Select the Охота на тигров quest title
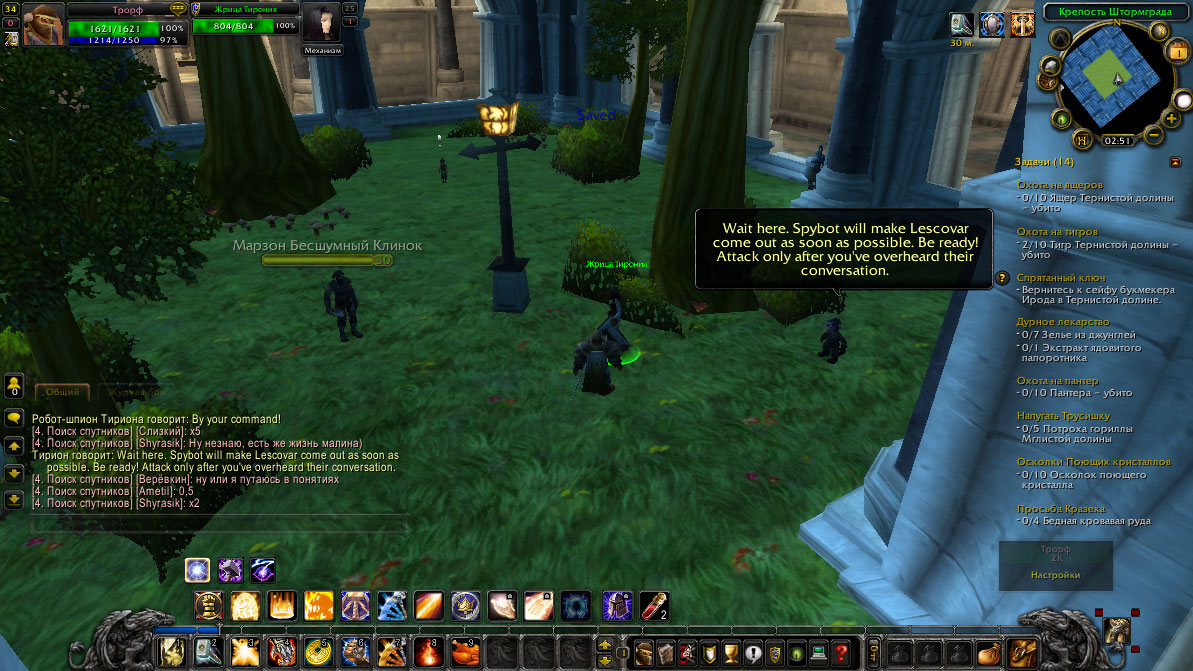Screen dimensions: 1193x671 coord(1058,231)
